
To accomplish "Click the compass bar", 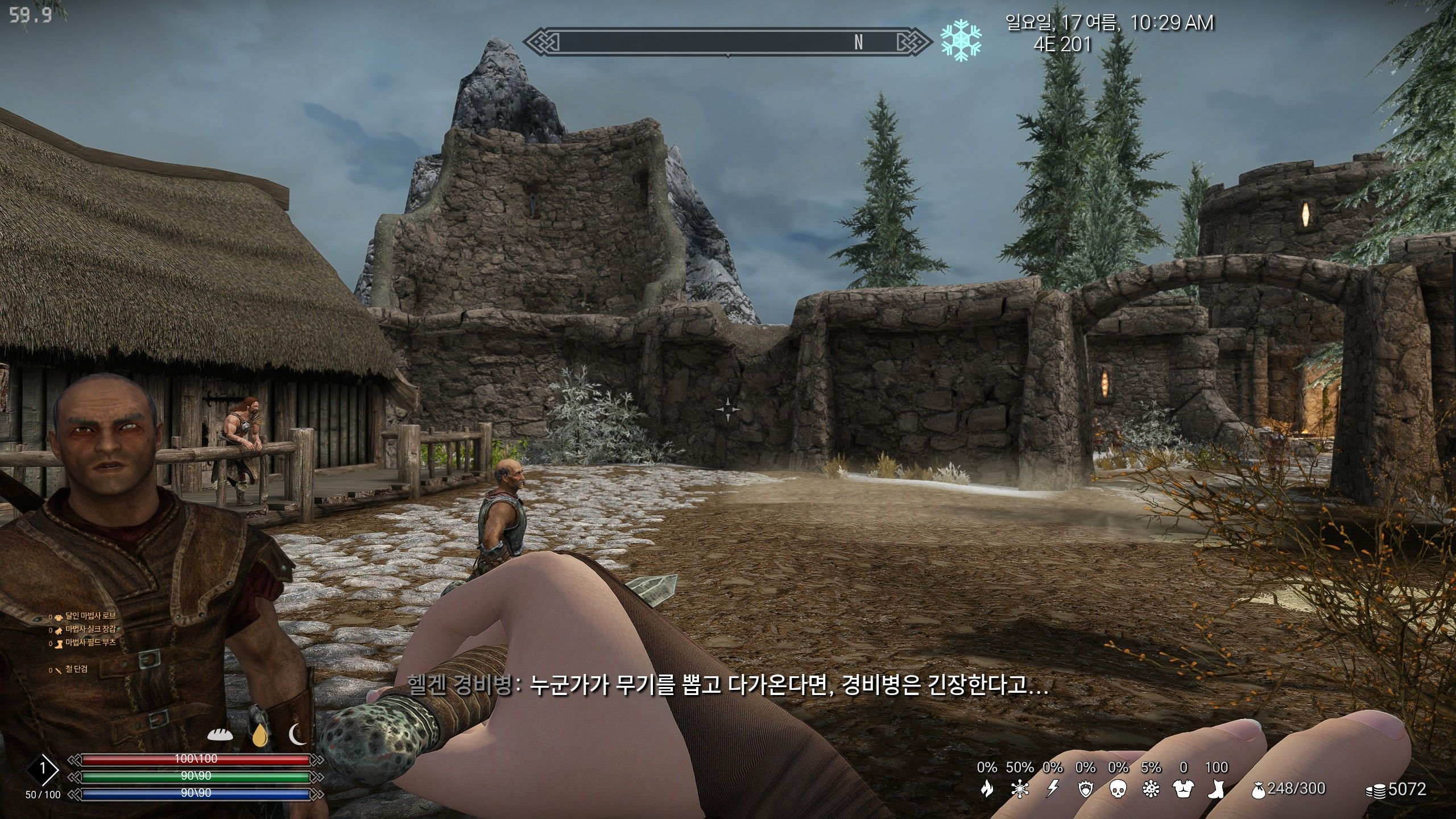I will tap(727, 42).
